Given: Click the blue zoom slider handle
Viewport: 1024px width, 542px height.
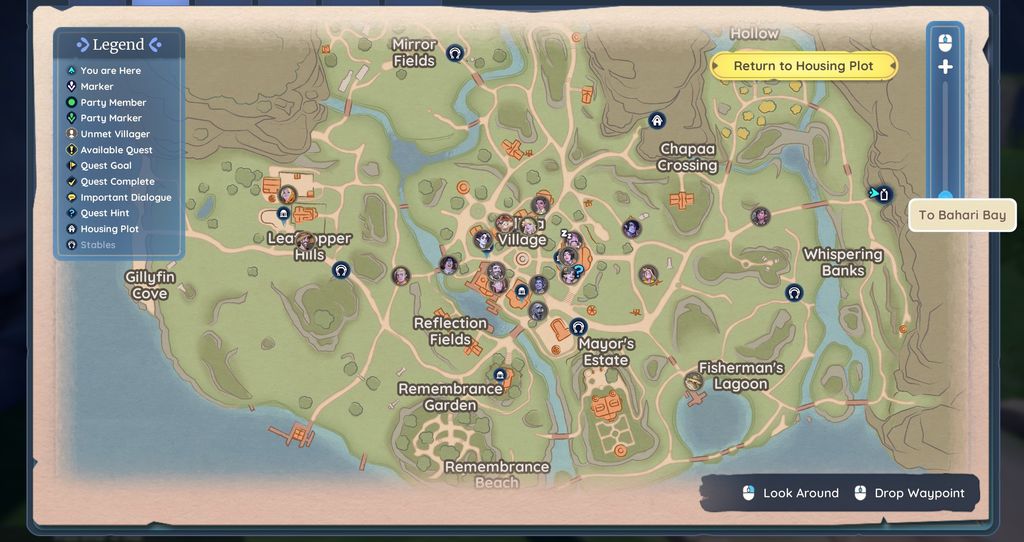Looking at the screenshot, I should pos(945,195).
